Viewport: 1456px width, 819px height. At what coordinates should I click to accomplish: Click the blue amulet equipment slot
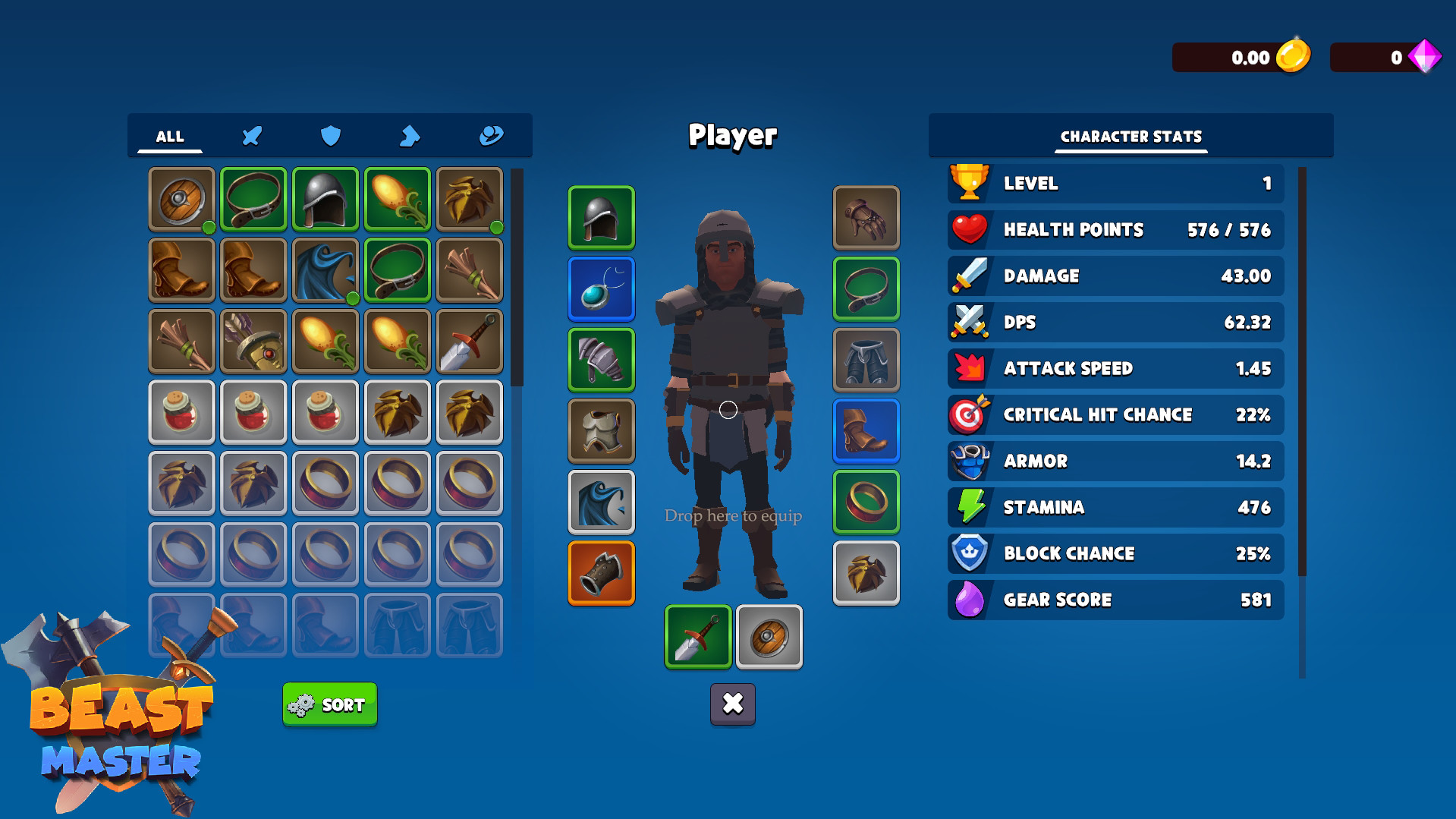tap(600, 289)
